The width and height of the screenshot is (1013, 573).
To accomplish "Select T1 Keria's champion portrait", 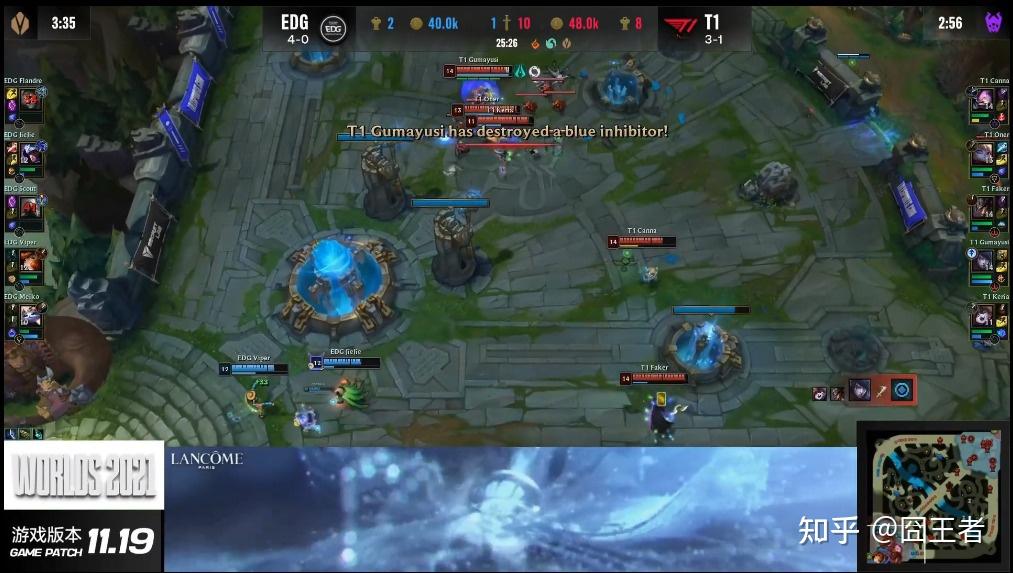I will (984, 317).
